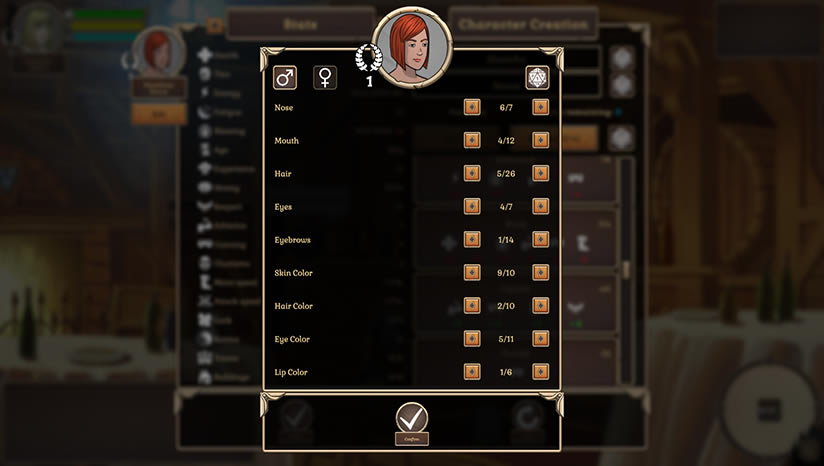Pick the next Nose option
This screenshot has width=824, height=466.
(x=541, y=107)
